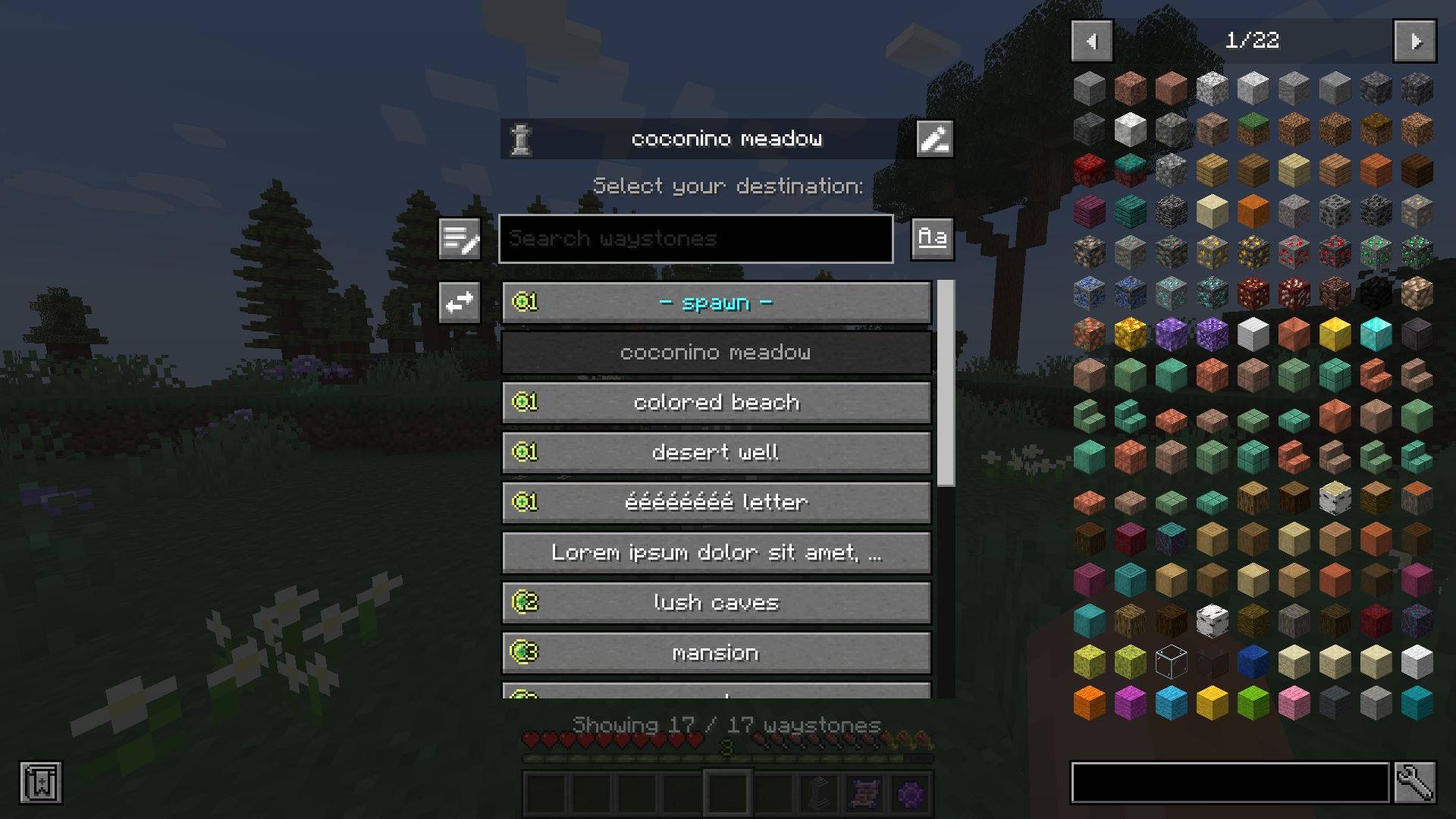Teleport to the spawn waystone

[x=716, y=302]
